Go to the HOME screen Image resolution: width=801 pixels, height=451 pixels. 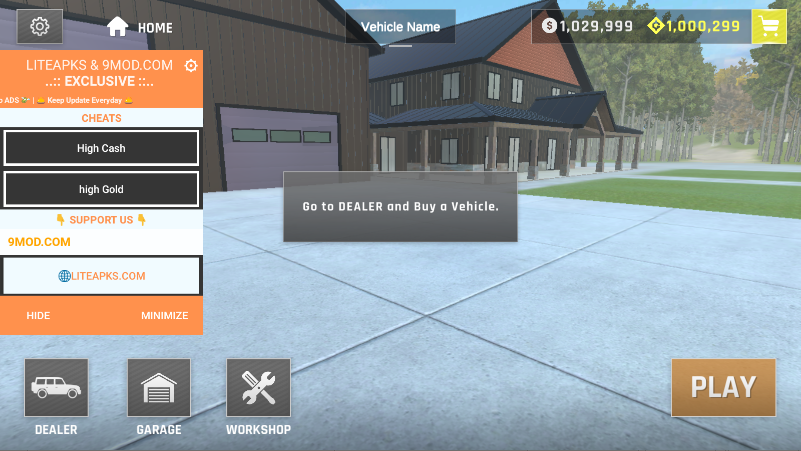(x=139, y=27)
